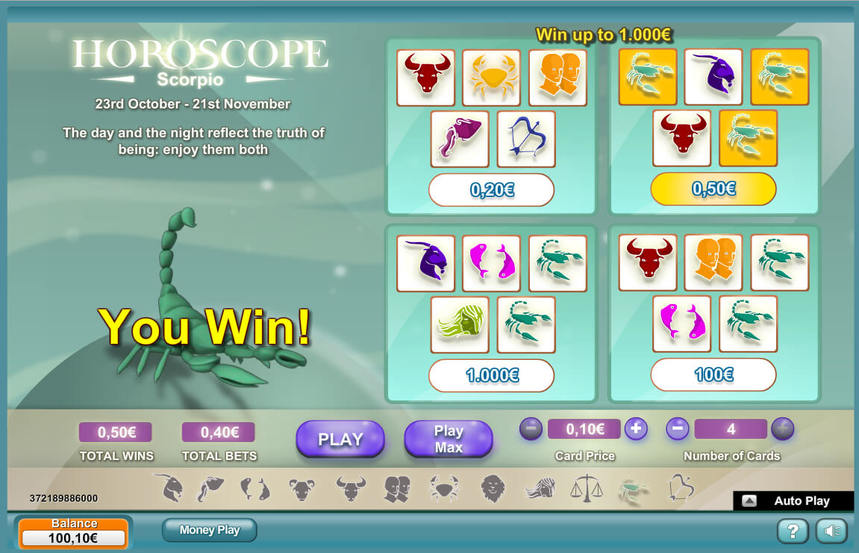Increase the number of cards
Viewport: 859px width, 553px height.
pos(782,429)
